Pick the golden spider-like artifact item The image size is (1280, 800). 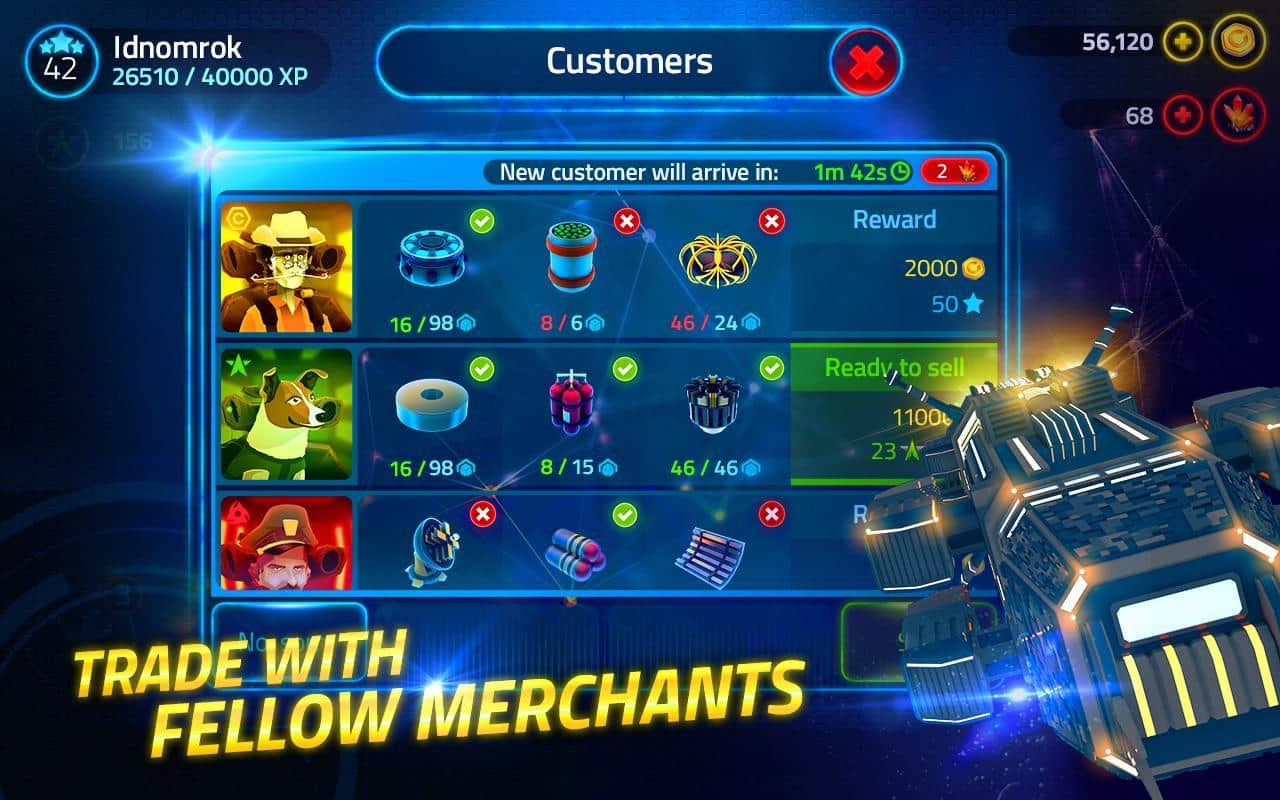pyautogui.click(x=718, y=259)
